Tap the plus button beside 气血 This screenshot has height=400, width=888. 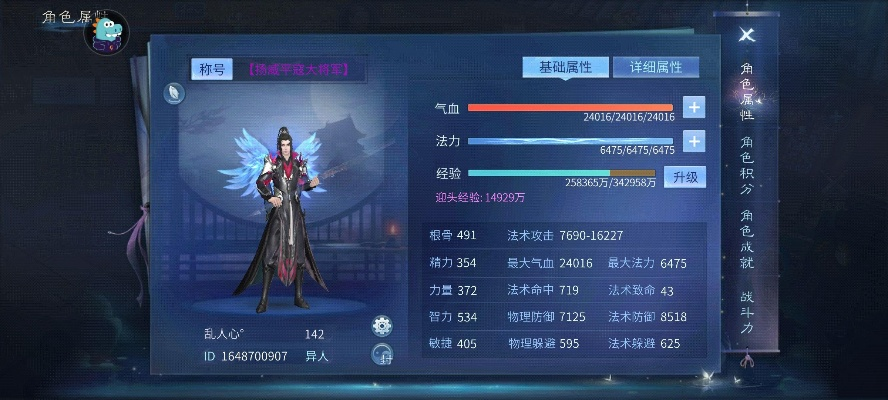click(694, 107)
